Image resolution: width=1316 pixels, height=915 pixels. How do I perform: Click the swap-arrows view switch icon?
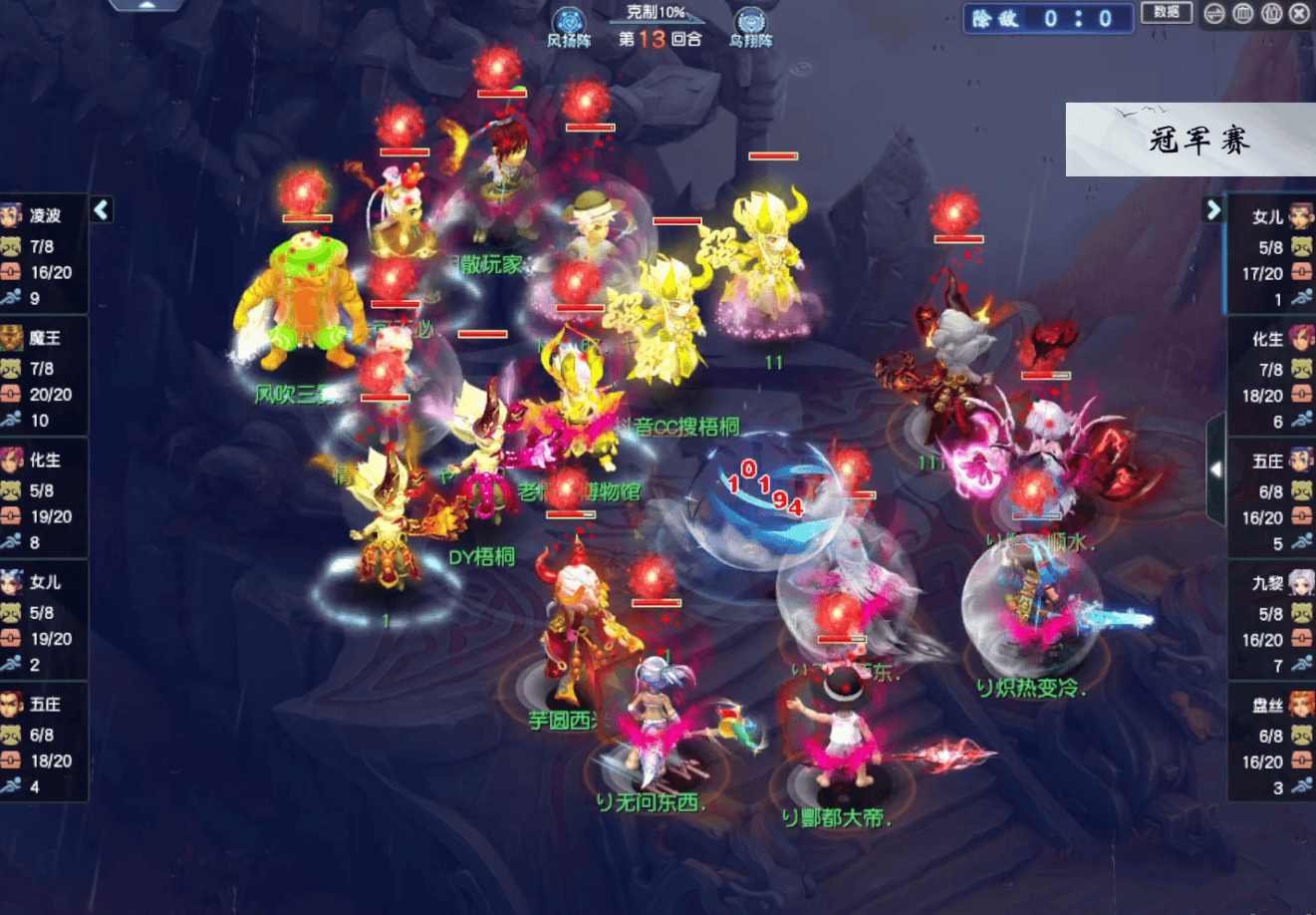coord(1214,14)
